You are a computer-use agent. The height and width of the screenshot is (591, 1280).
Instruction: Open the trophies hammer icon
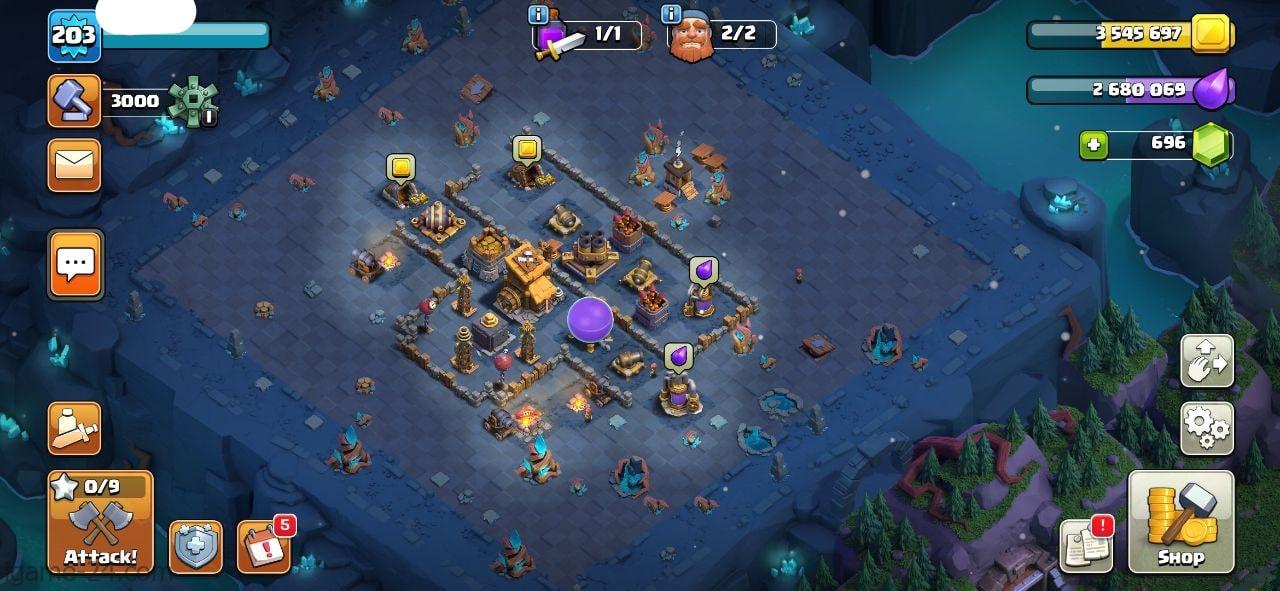75,101
